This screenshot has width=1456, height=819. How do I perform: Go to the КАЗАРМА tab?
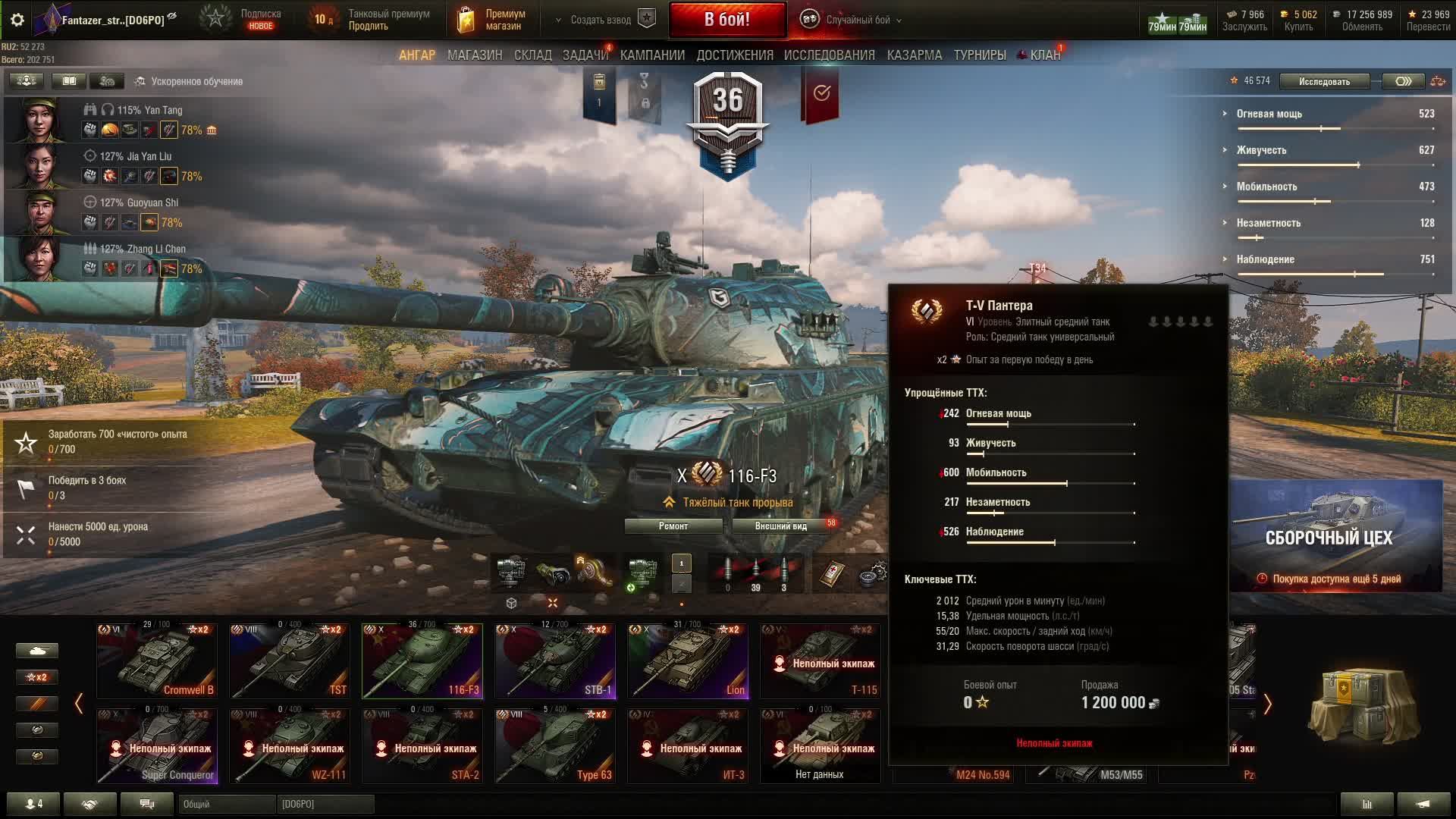coord(914,55)
